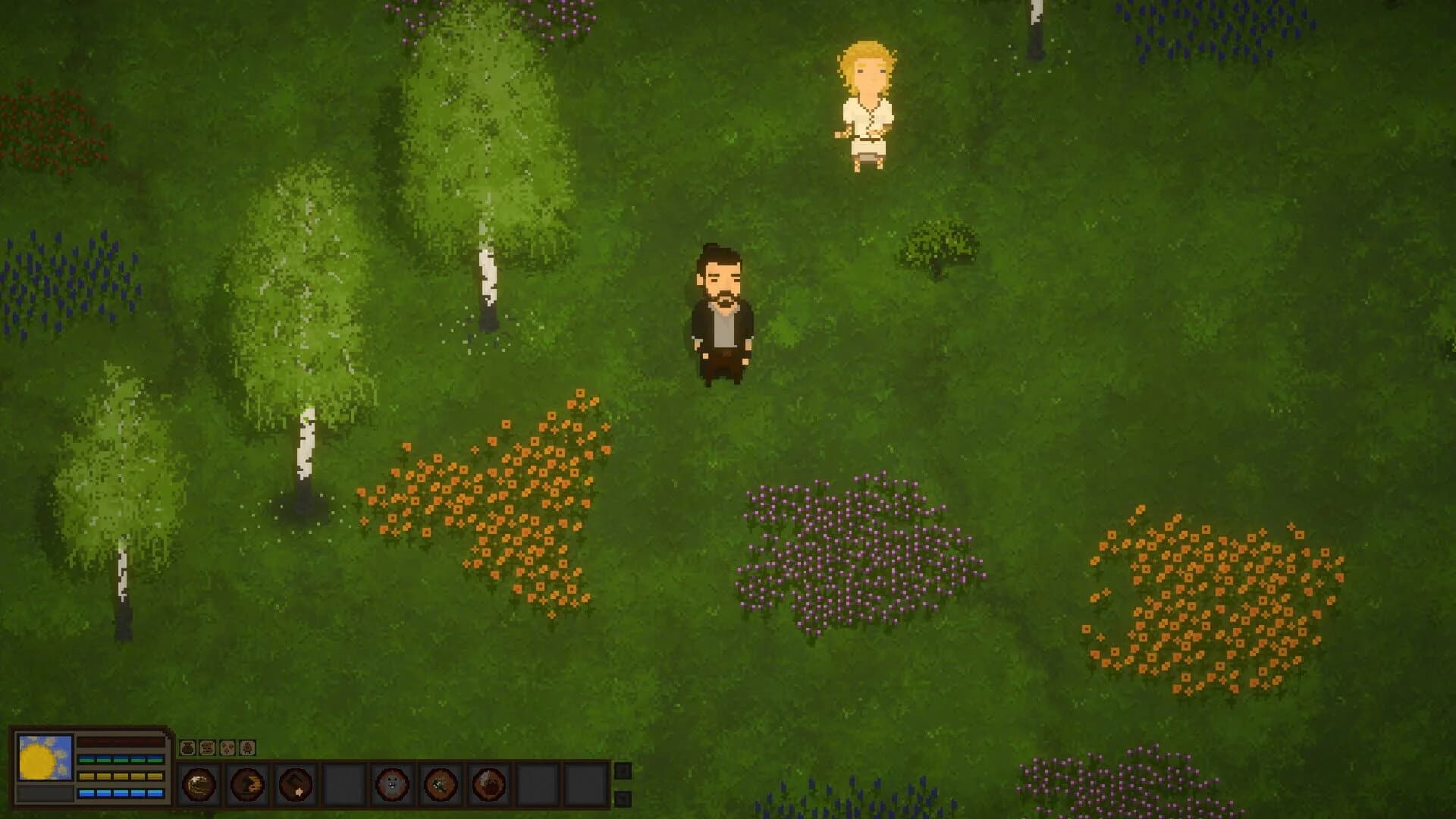Select the animal tracks icon
Viewport: 1456px width, 819px height.
coord(229,748)
